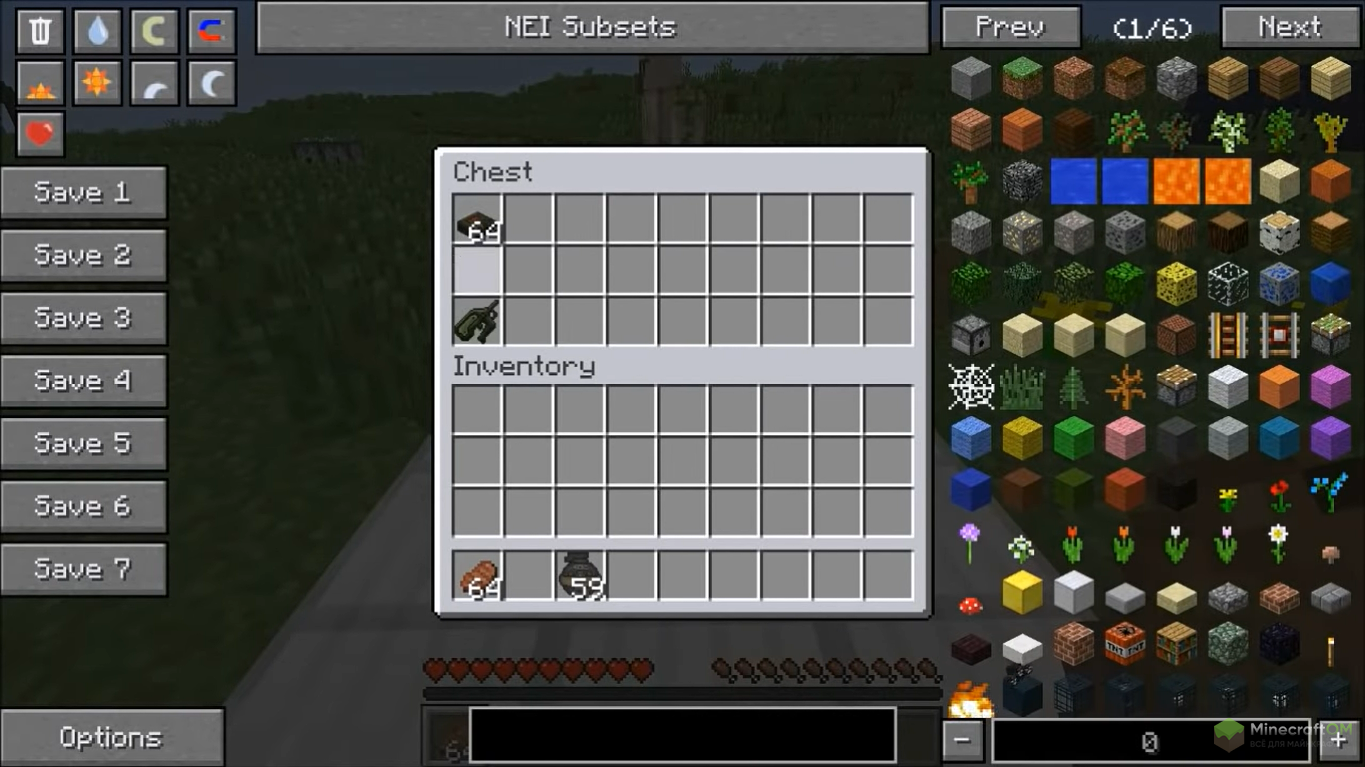This screenshot has width=1365, height=767.
Task: Select the gun item in the chest
Action: point(478,321)
